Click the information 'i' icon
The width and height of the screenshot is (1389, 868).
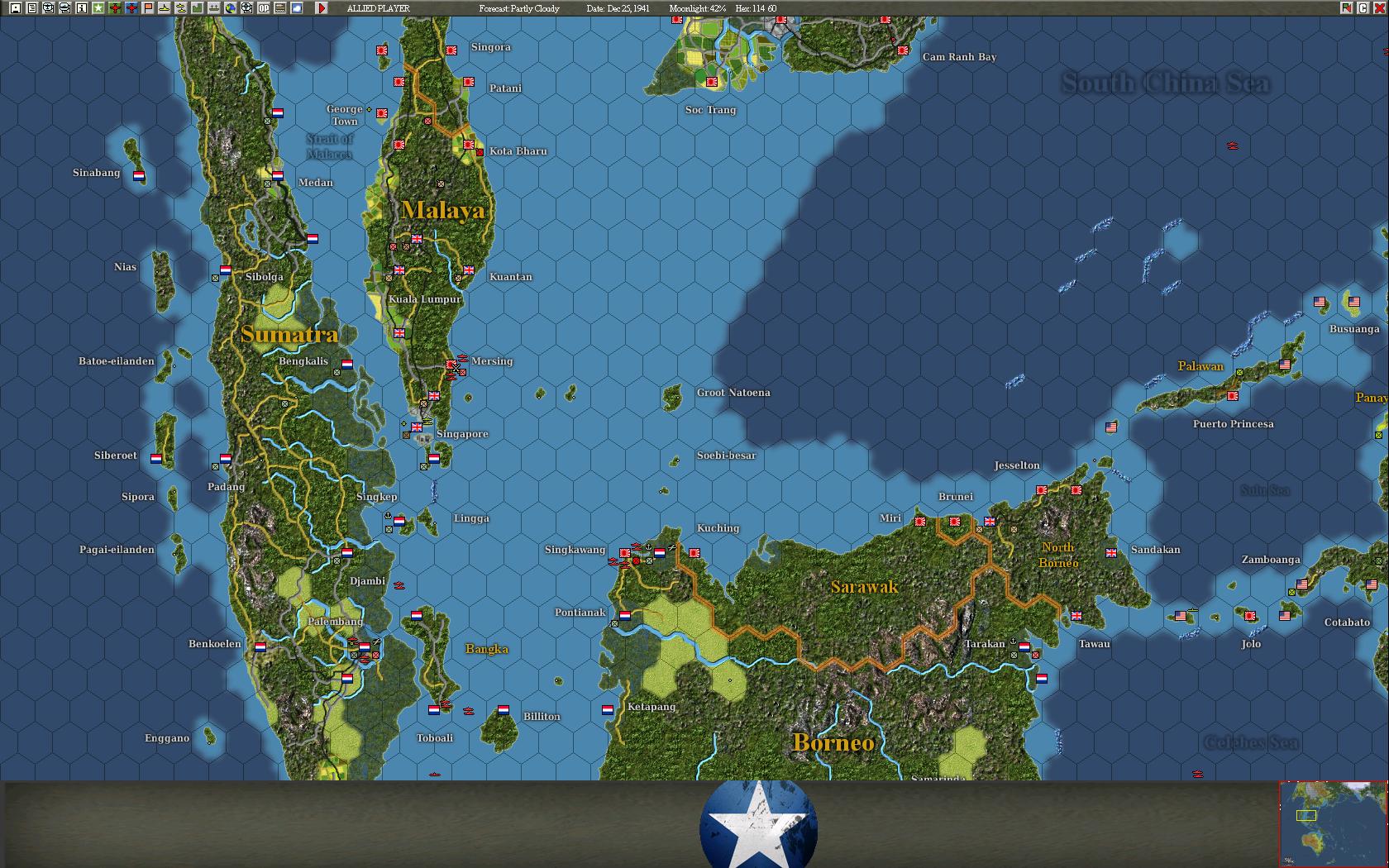pyautogui.click(x=81, y=8)
